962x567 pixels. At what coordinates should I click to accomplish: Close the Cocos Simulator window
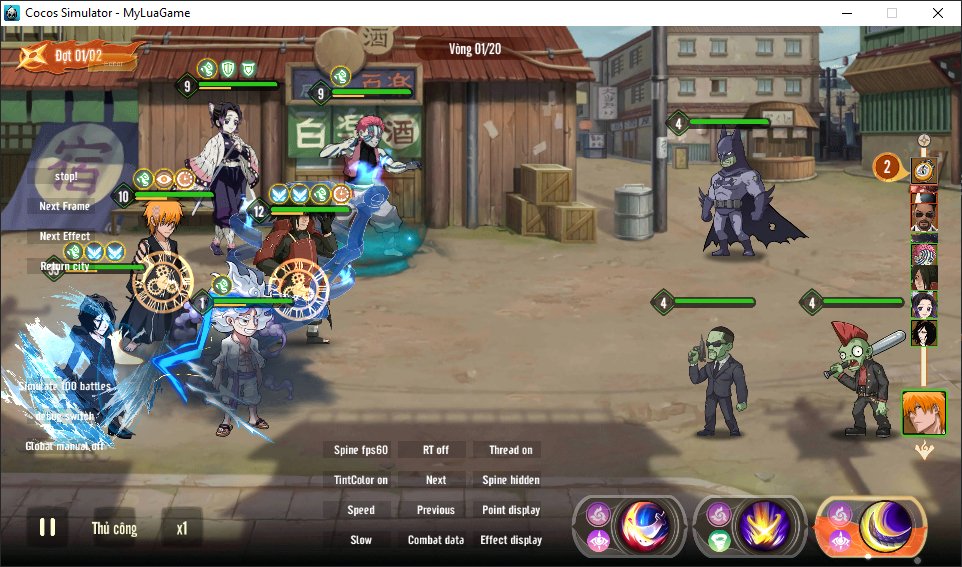(938, 13)
